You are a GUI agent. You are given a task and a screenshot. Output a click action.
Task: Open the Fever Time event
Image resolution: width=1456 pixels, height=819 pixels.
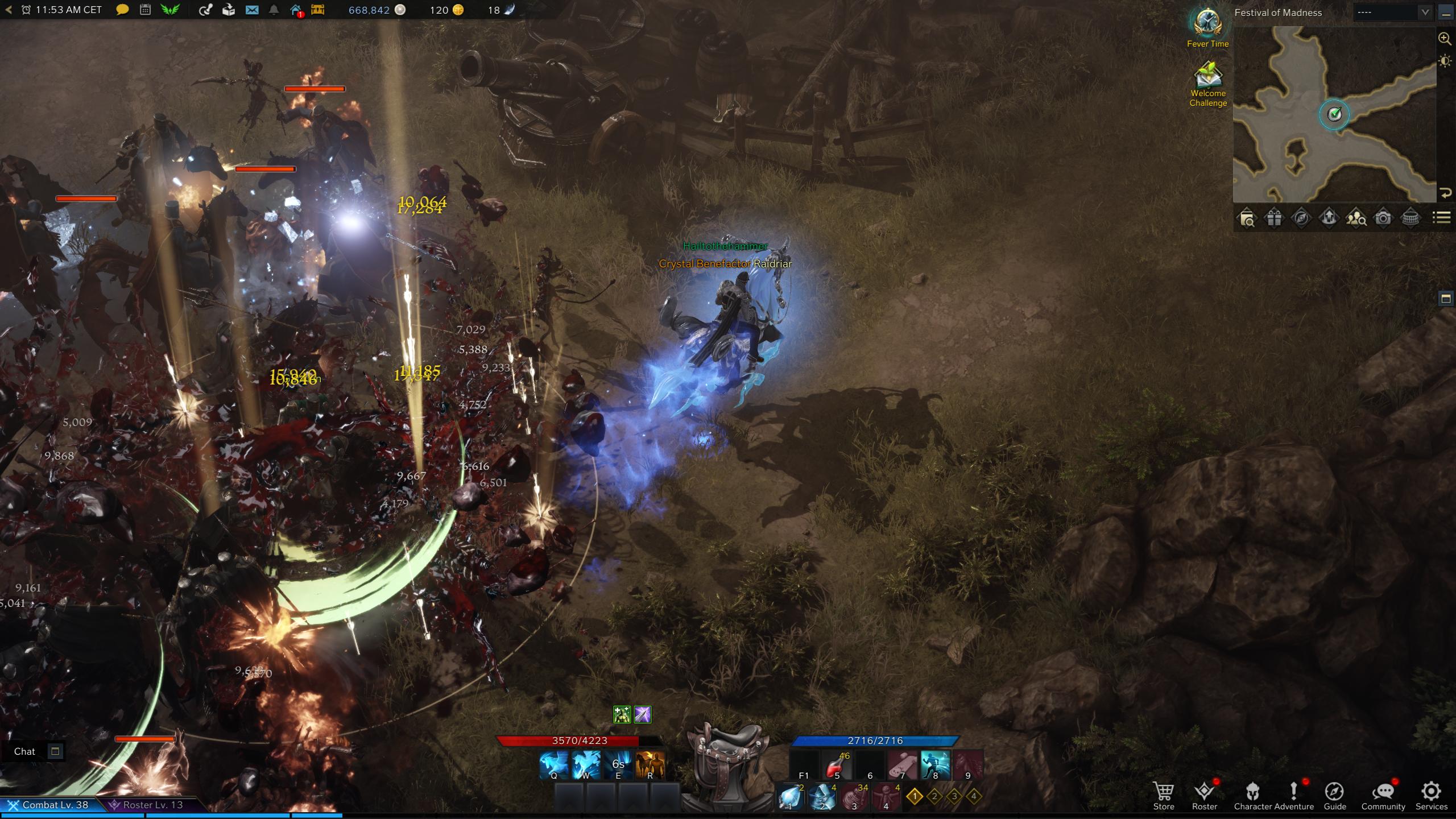pos(1207,27)
